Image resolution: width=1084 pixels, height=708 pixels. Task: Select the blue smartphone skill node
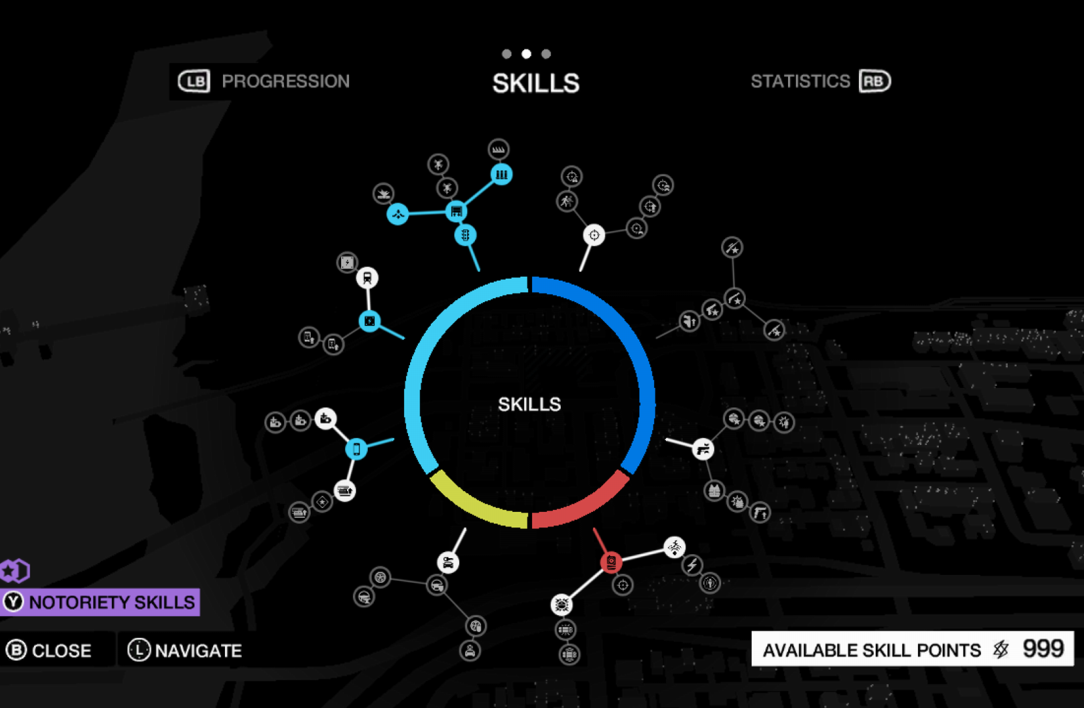(x=356, y=449)
